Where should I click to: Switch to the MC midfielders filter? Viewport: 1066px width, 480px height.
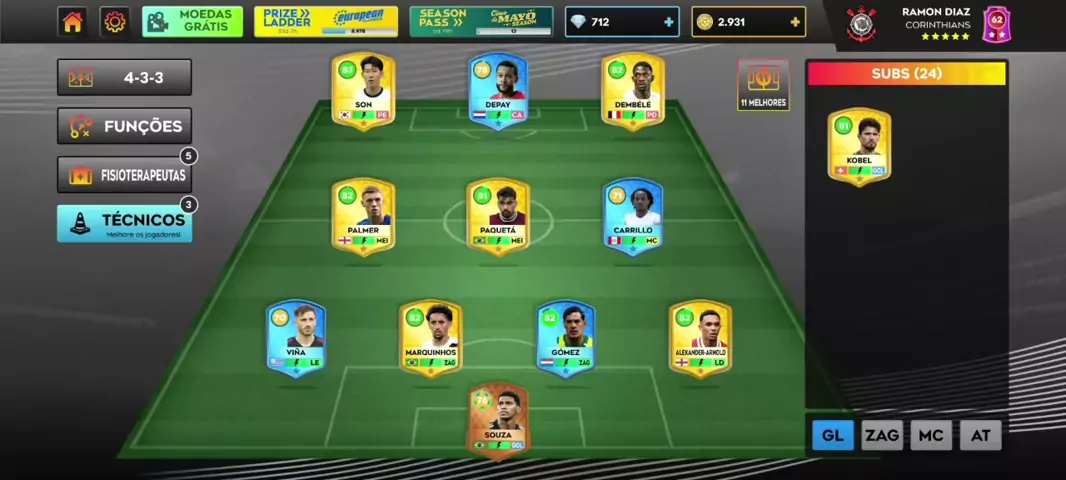click(x=930, y=435)
